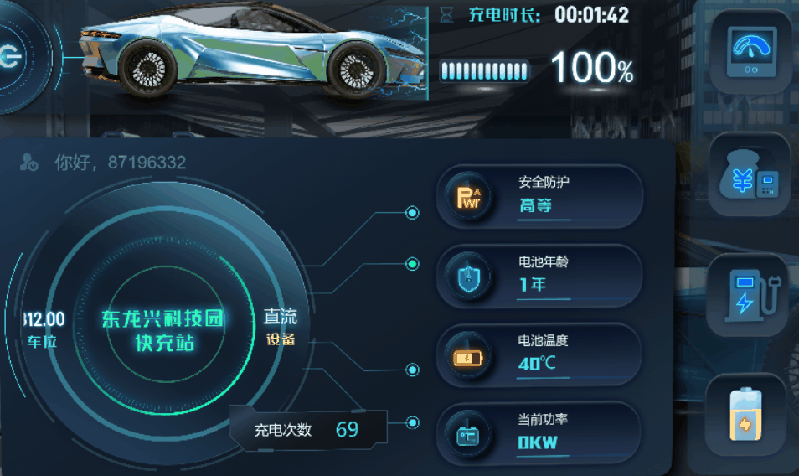
Task: Click the circular plug emblem icon
Action: point(10,55)
